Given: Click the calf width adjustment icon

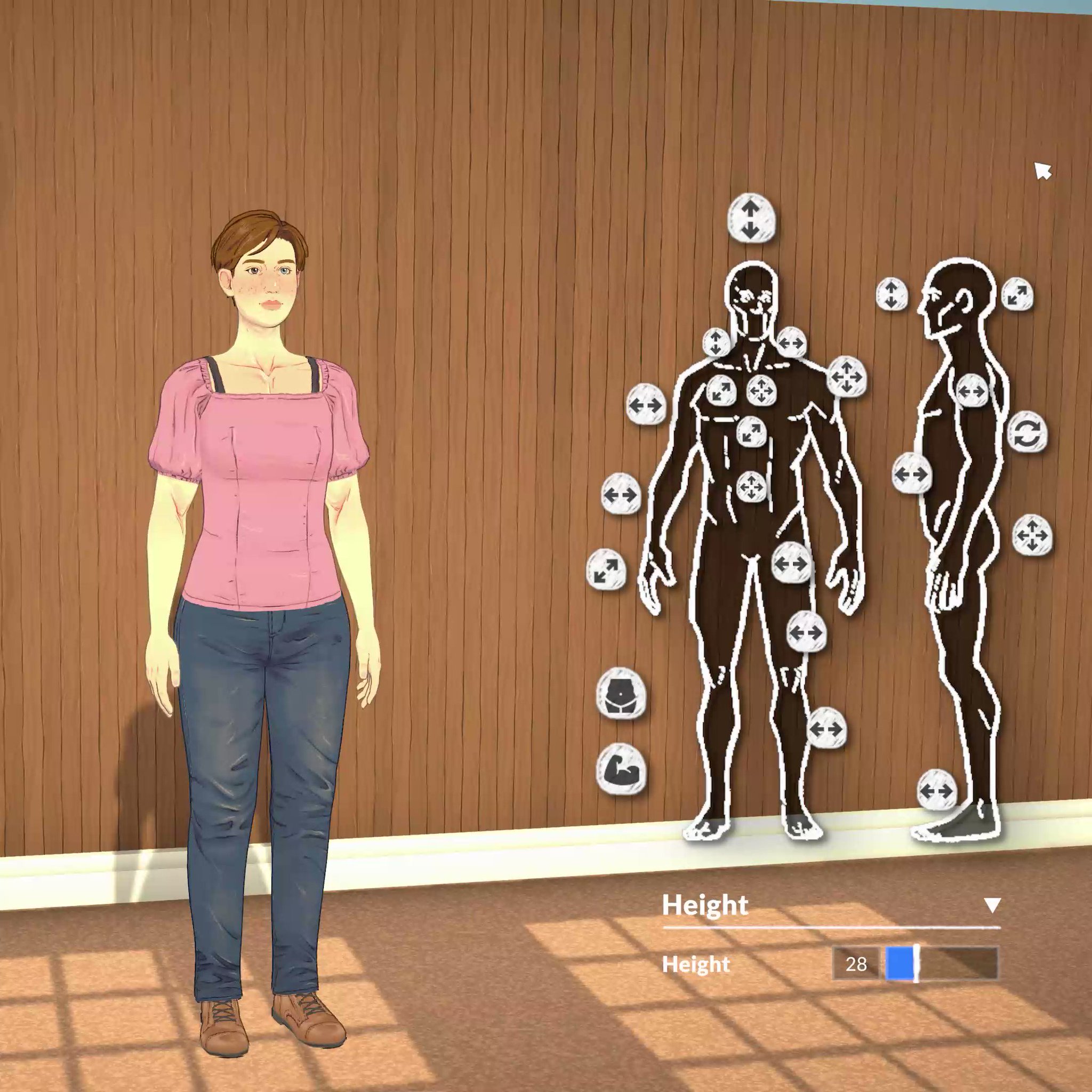Looking at the screenshot, I should coord(828,729).
